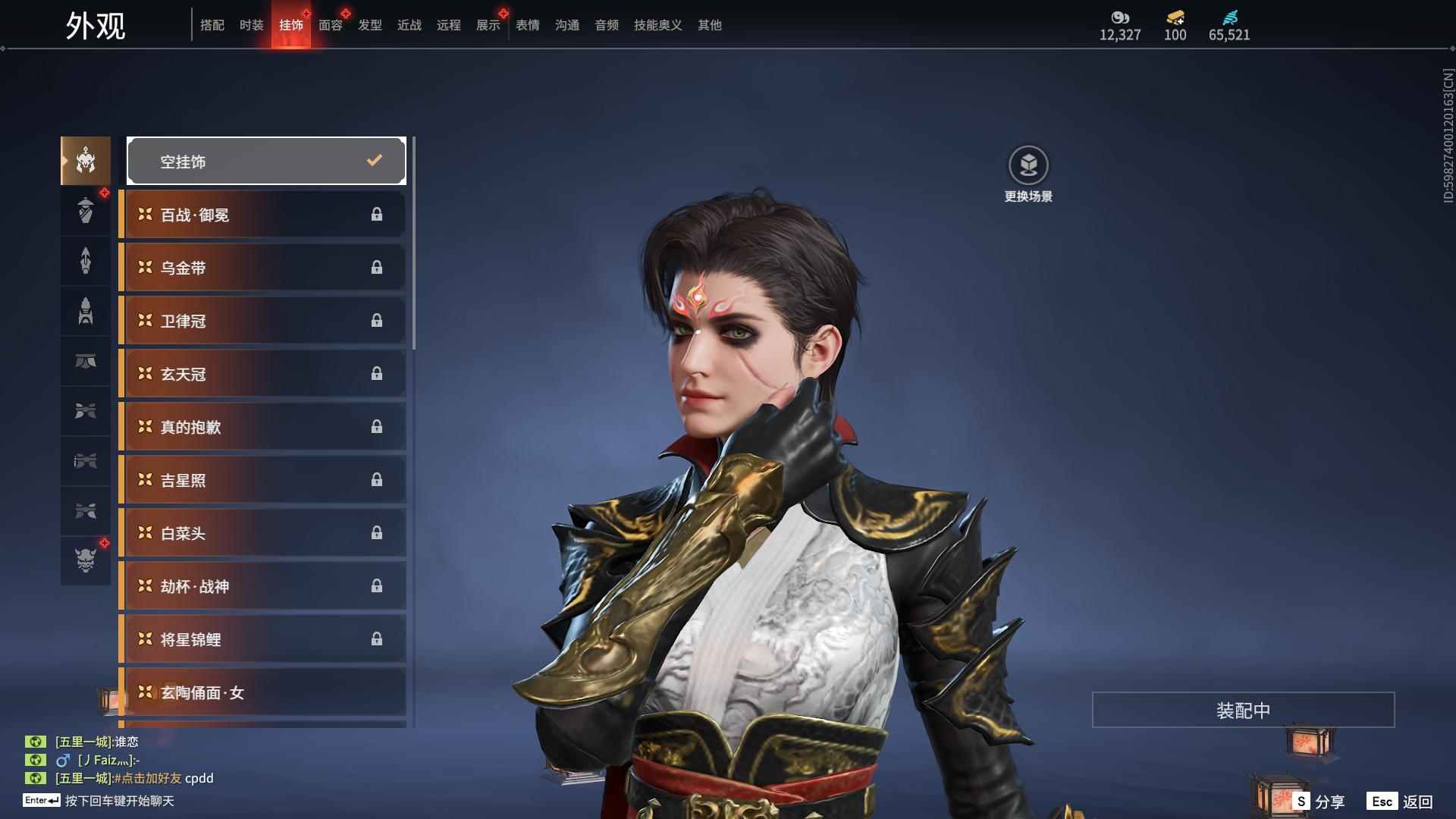Go to the 发型 tab
1456x819 pixels.
click(369, 25)
